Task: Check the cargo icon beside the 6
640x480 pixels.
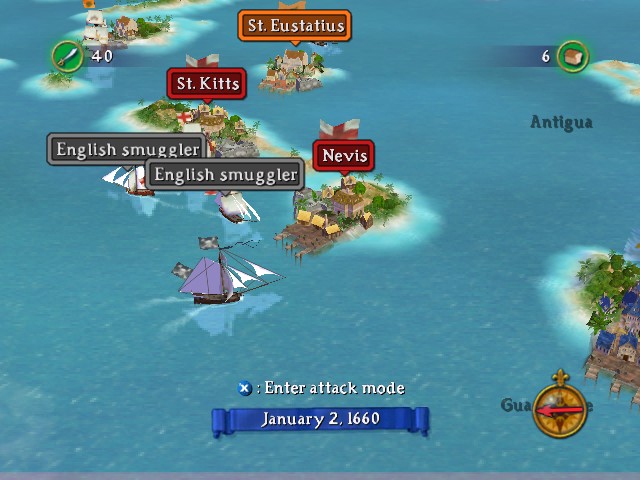Action: [x=572, y=56]
